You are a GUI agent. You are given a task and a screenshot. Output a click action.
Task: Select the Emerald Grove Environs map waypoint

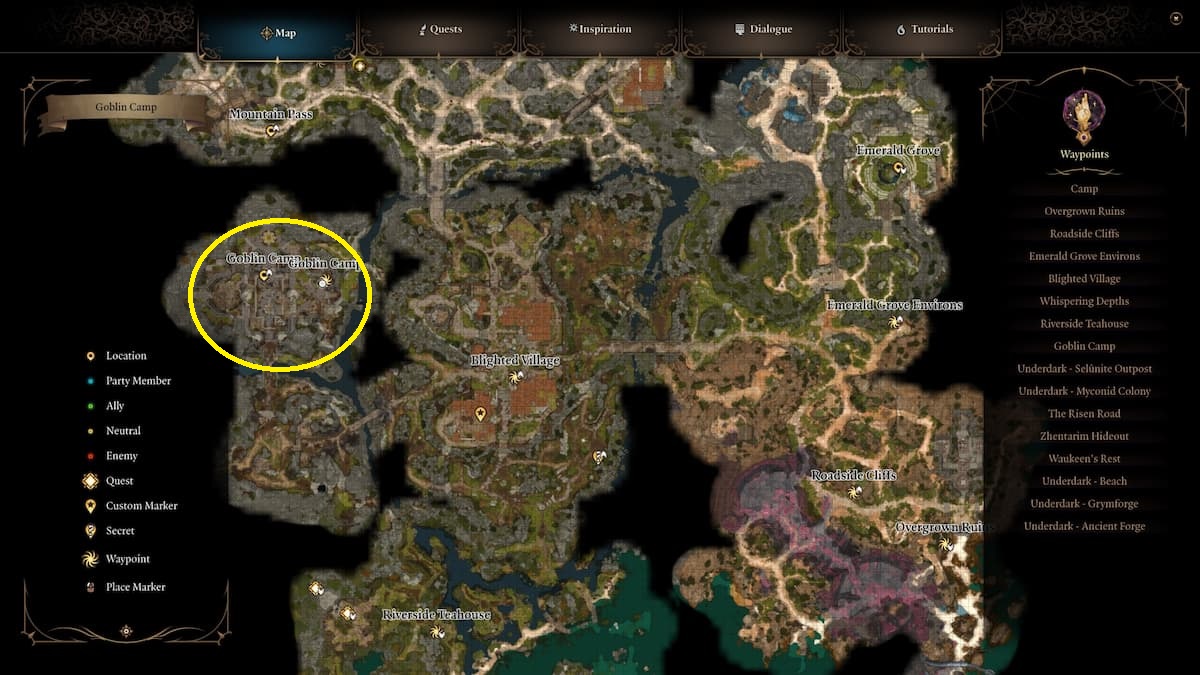click(x=897, y=322)
